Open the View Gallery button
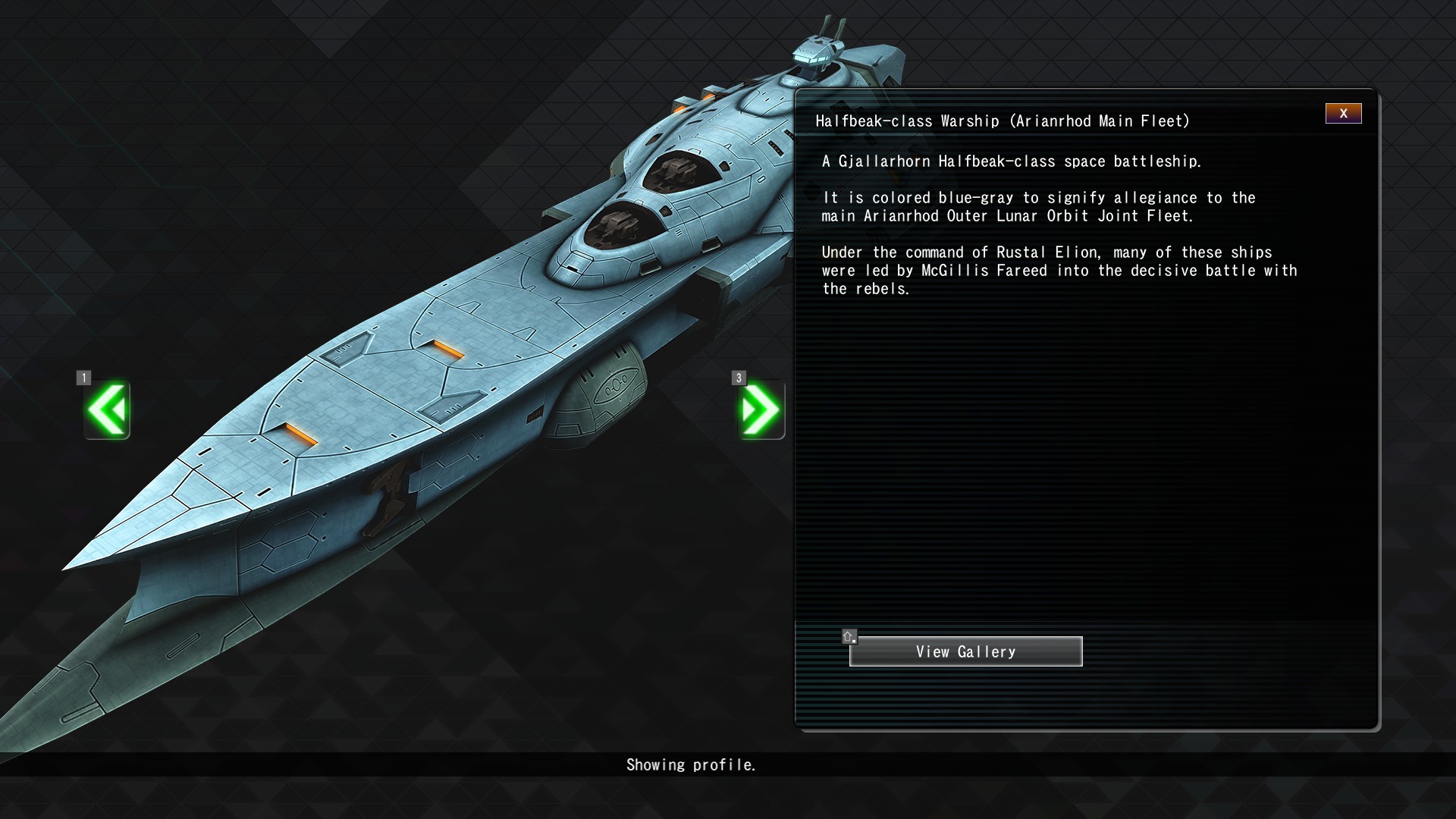Screen dimensions: 1456x819 coord(965,651)
